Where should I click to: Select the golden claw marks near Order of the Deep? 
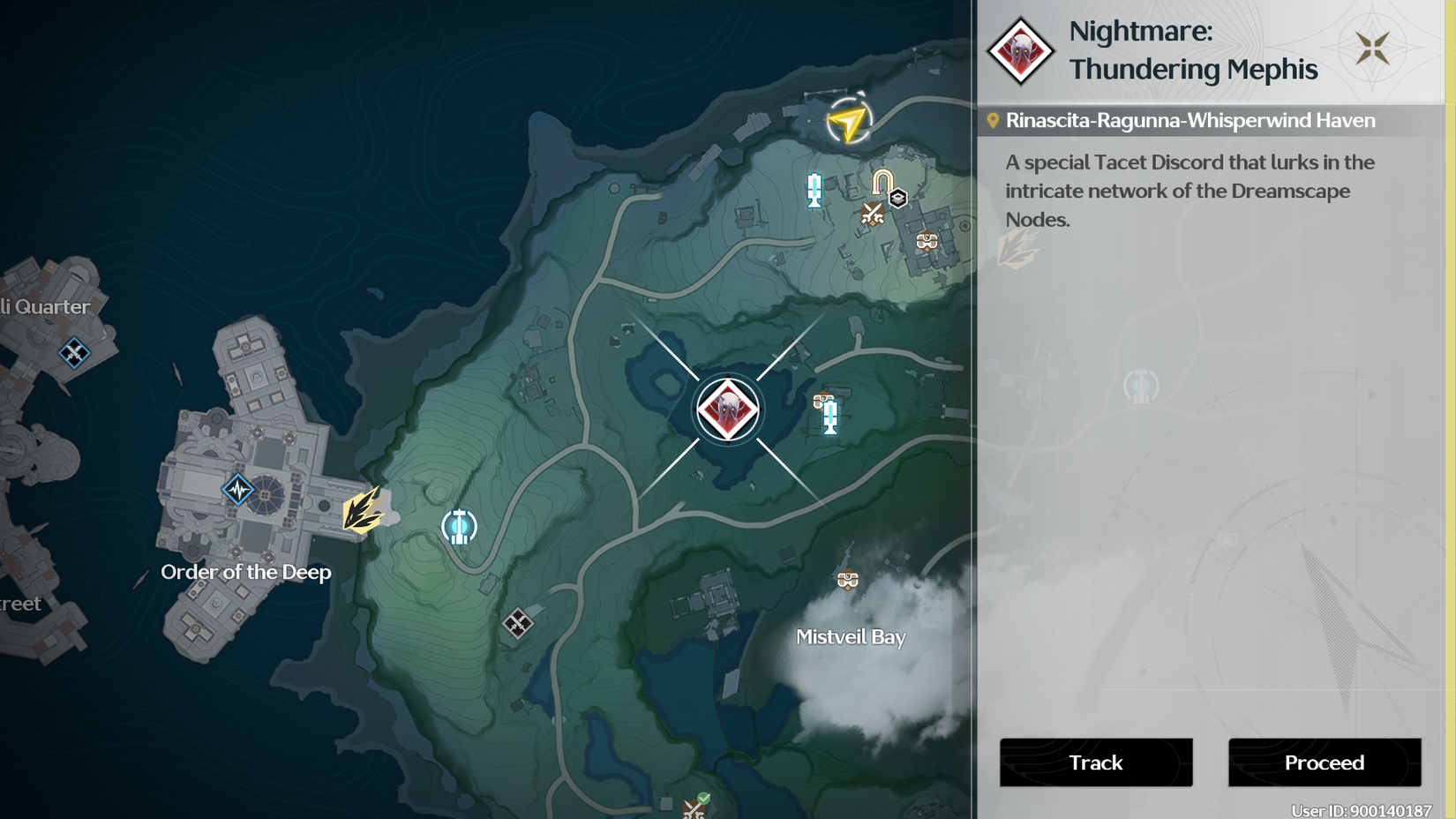[360, 513]
